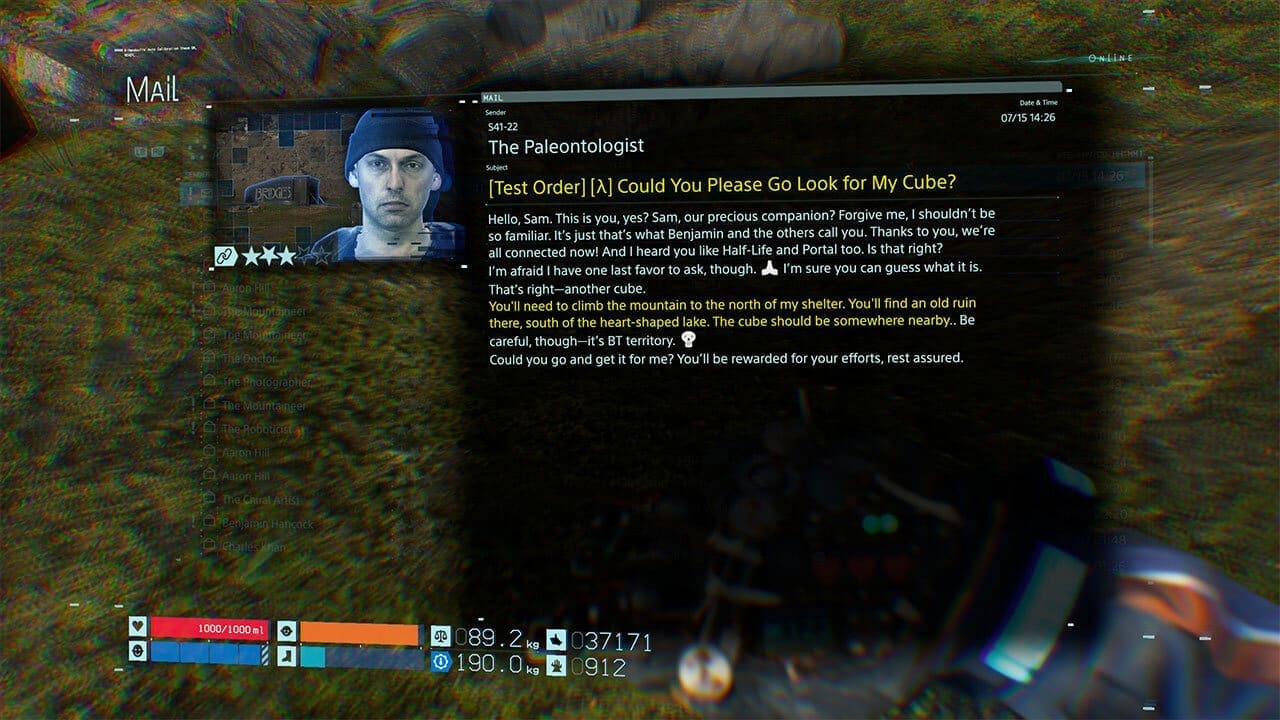Open the mail from The Doctor
The height and width of the screenshot is (720, 1280).
[x=250, y=358]
